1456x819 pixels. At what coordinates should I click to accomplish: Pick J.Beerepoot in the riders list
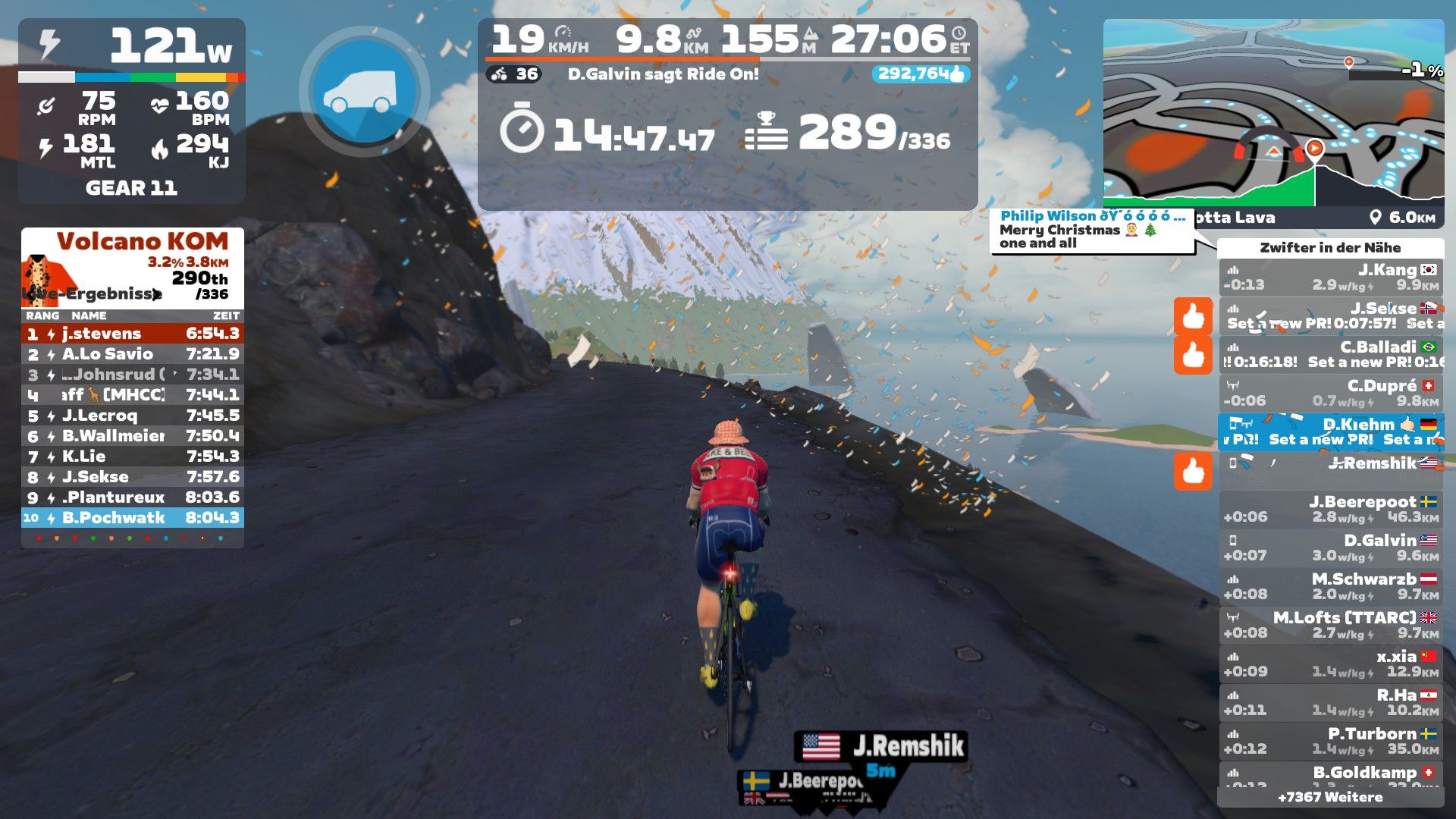click(1331, 509)
